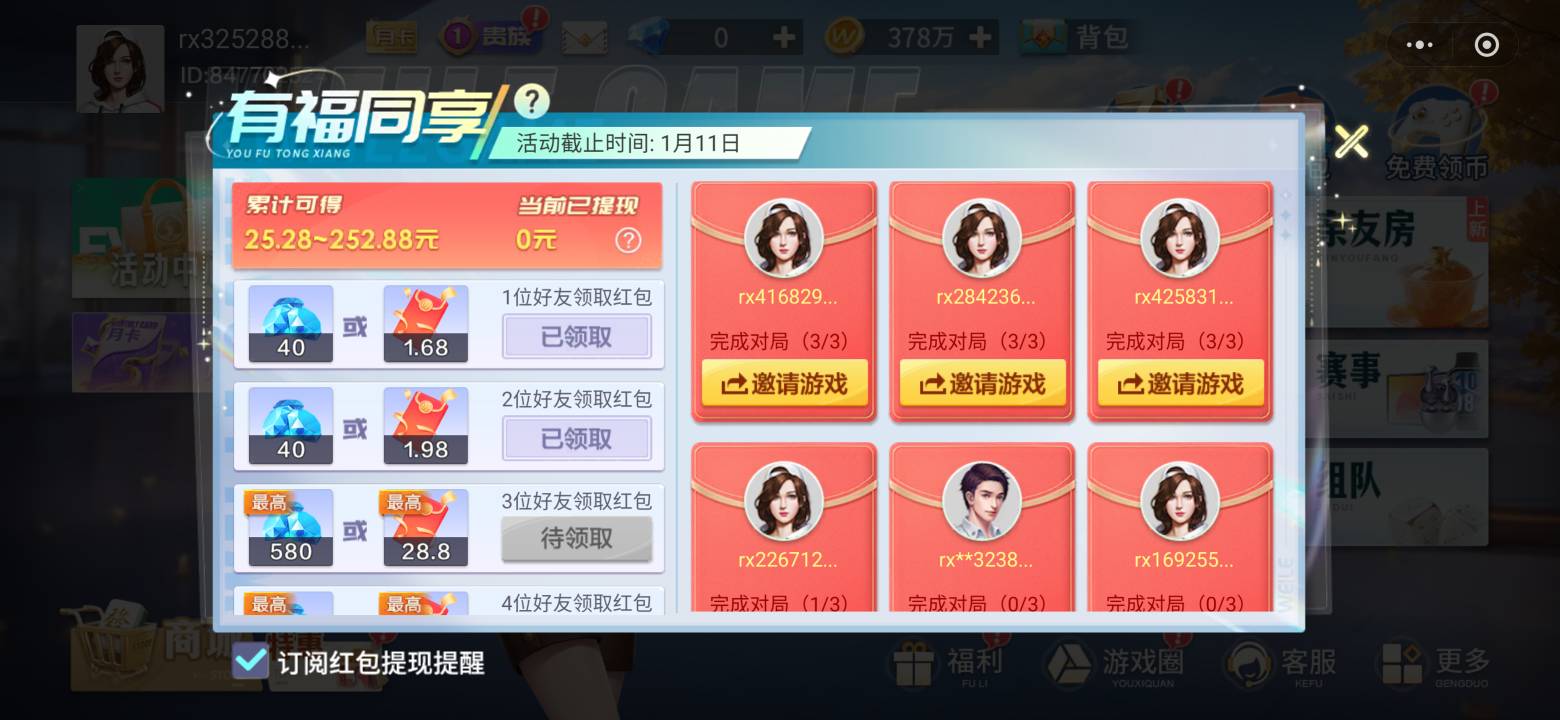This screenshot has width=1560, height=720.
Task: Click 邀请游戏 for friend rx416829
Action: 784,383
